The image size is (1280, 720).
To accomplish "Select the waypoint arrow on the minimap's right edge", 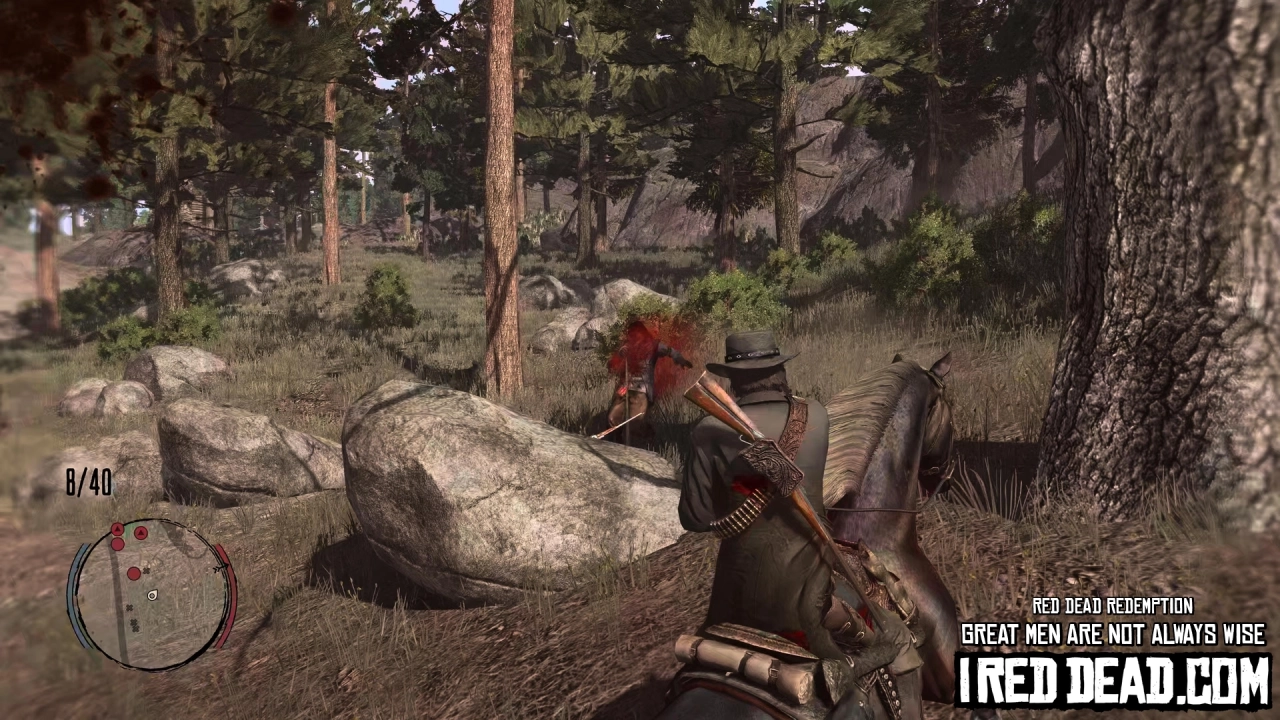I will click(x=220, y=567).
